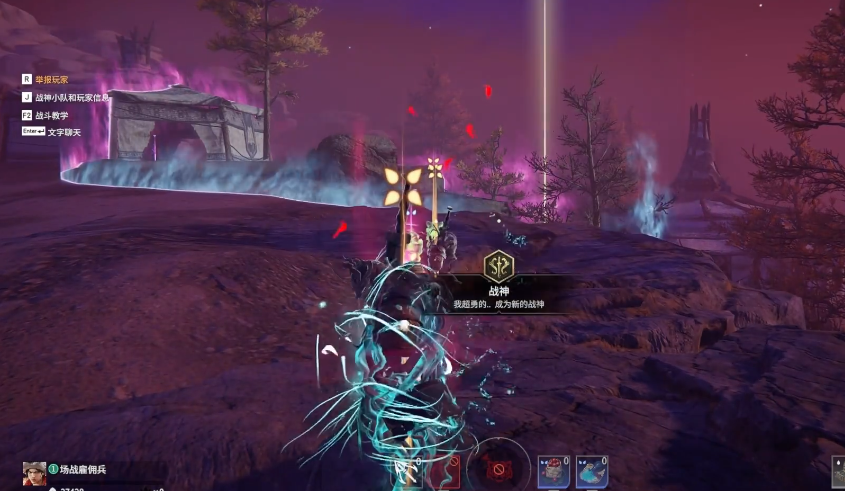Open the 战神 title notification badge

pyautogui.click(x=498, y=266)
